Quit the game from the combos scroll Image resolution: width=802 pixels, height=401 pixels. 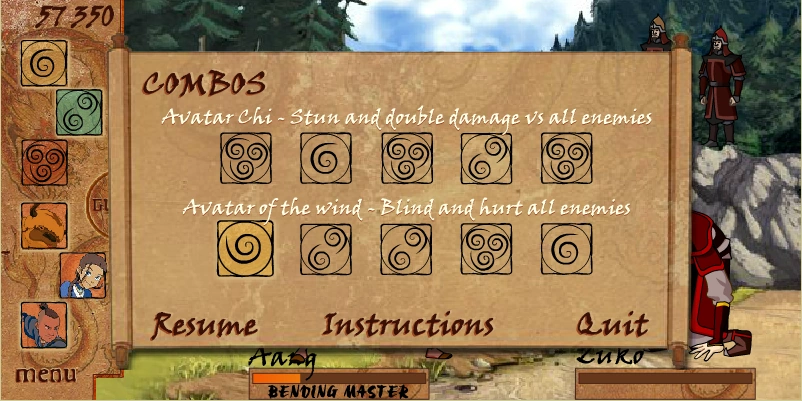click(612, 325)
